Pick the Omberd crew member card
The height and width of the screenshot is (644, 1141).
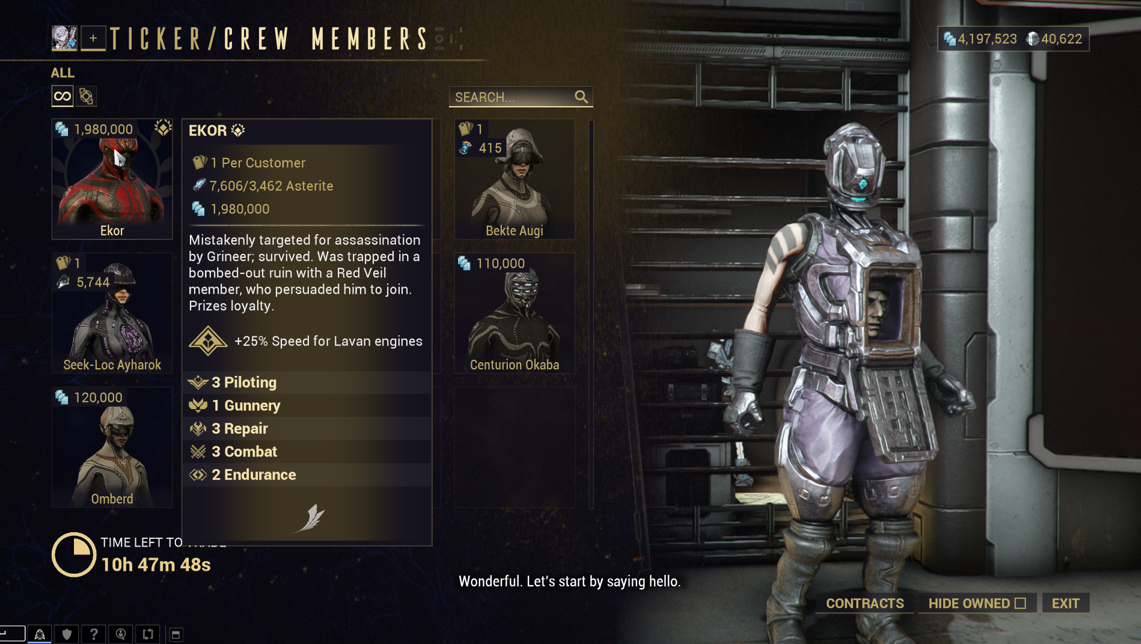pos(112,447)
